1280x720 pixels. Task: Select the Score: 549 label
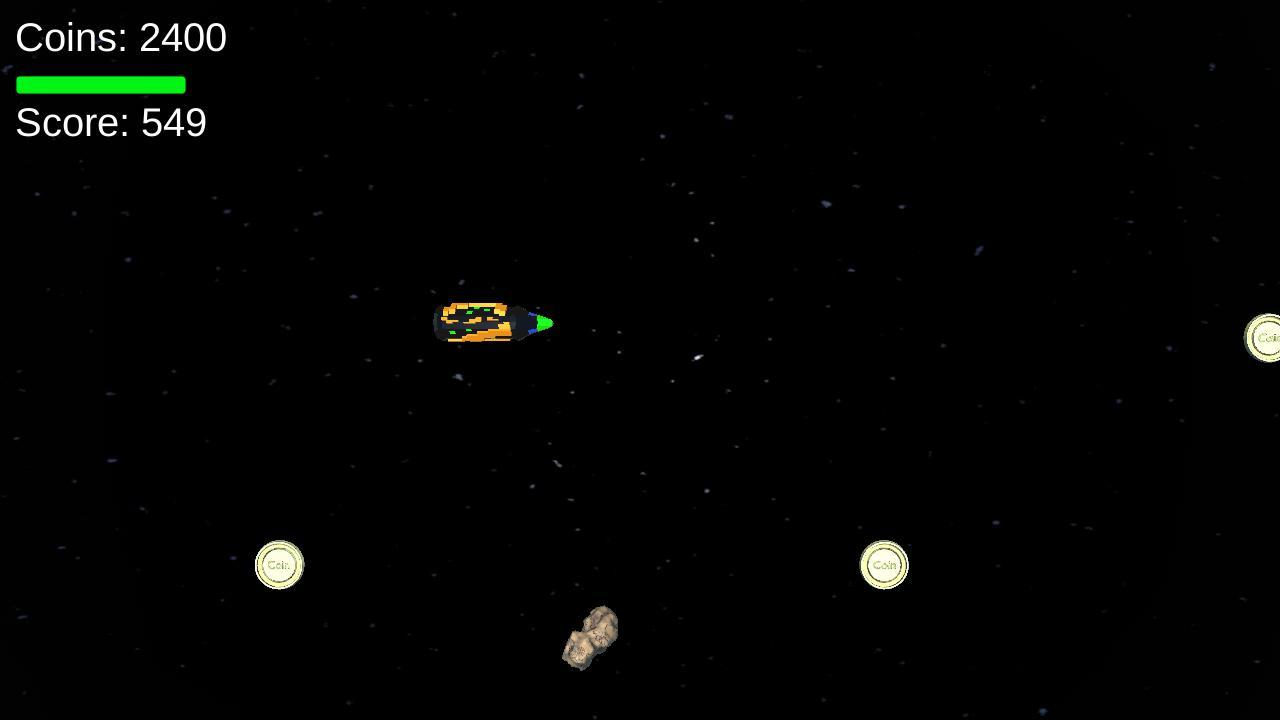pos(110,122)
